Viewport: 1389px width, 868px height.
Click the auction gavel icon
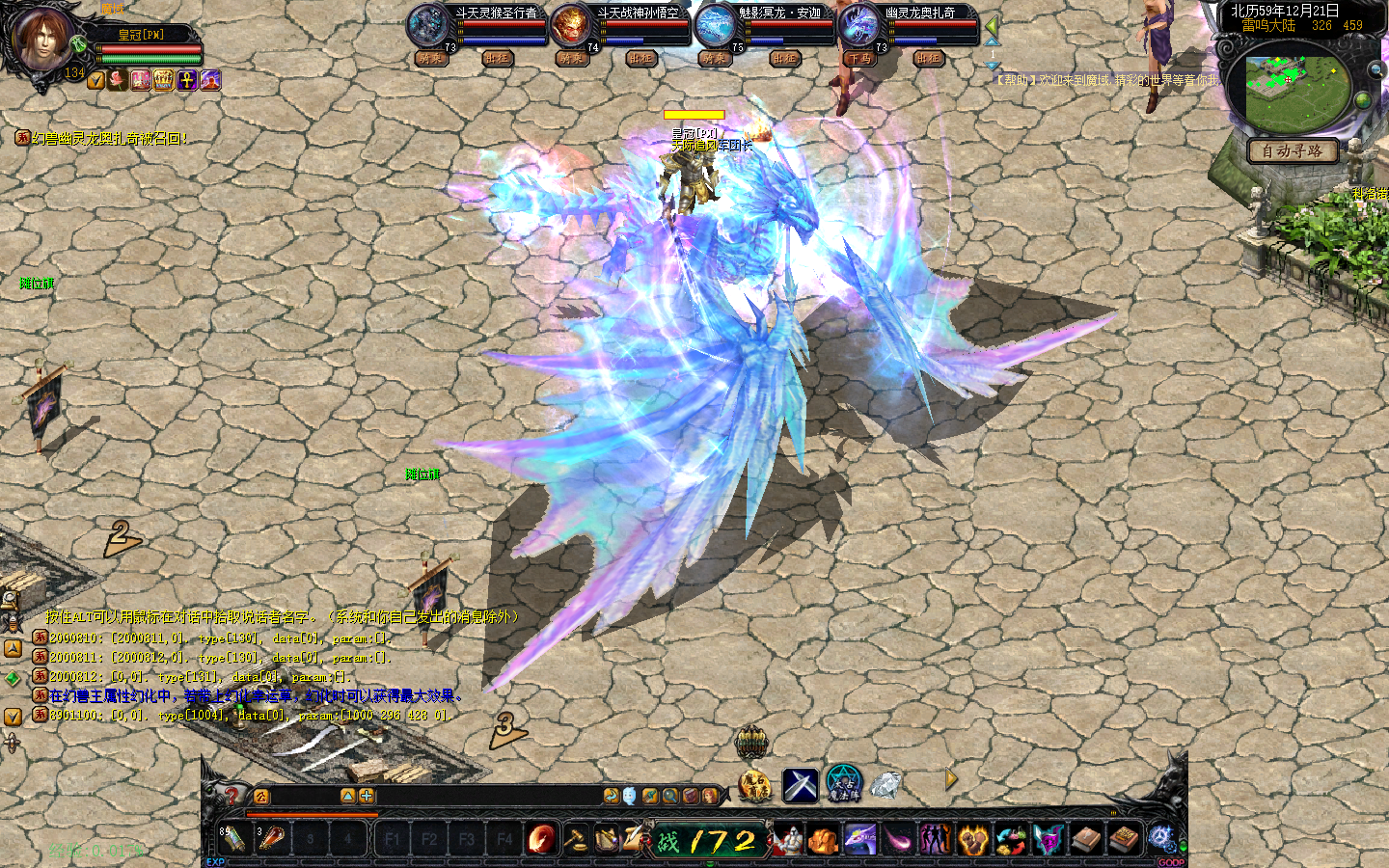pyautogui.click(x=575, y=839)
